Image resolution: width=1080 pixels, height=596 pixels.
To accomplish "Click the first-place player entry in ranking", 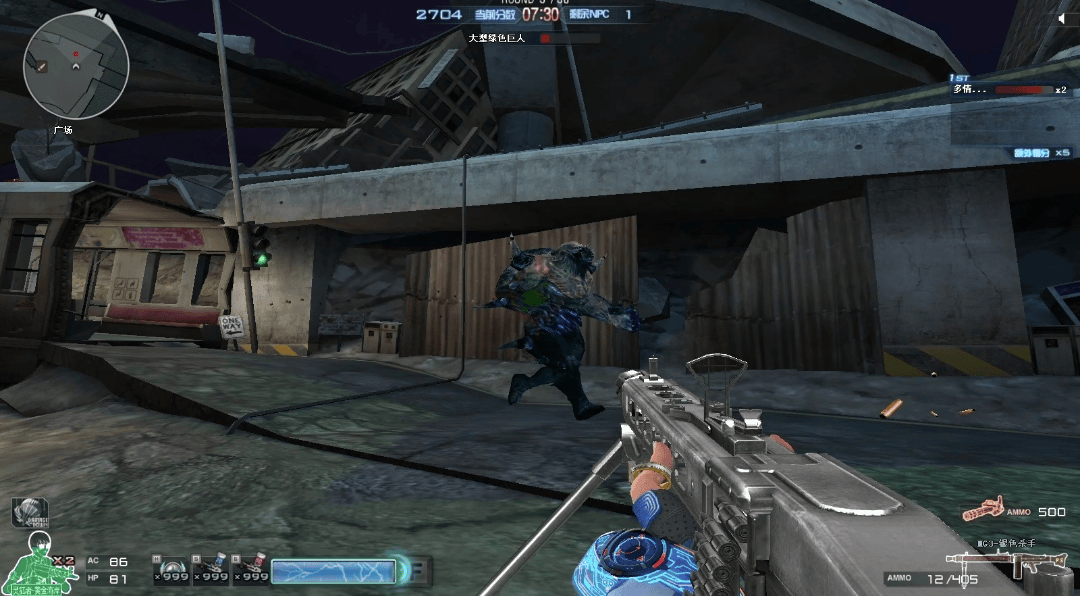I will click(1010, 90).
